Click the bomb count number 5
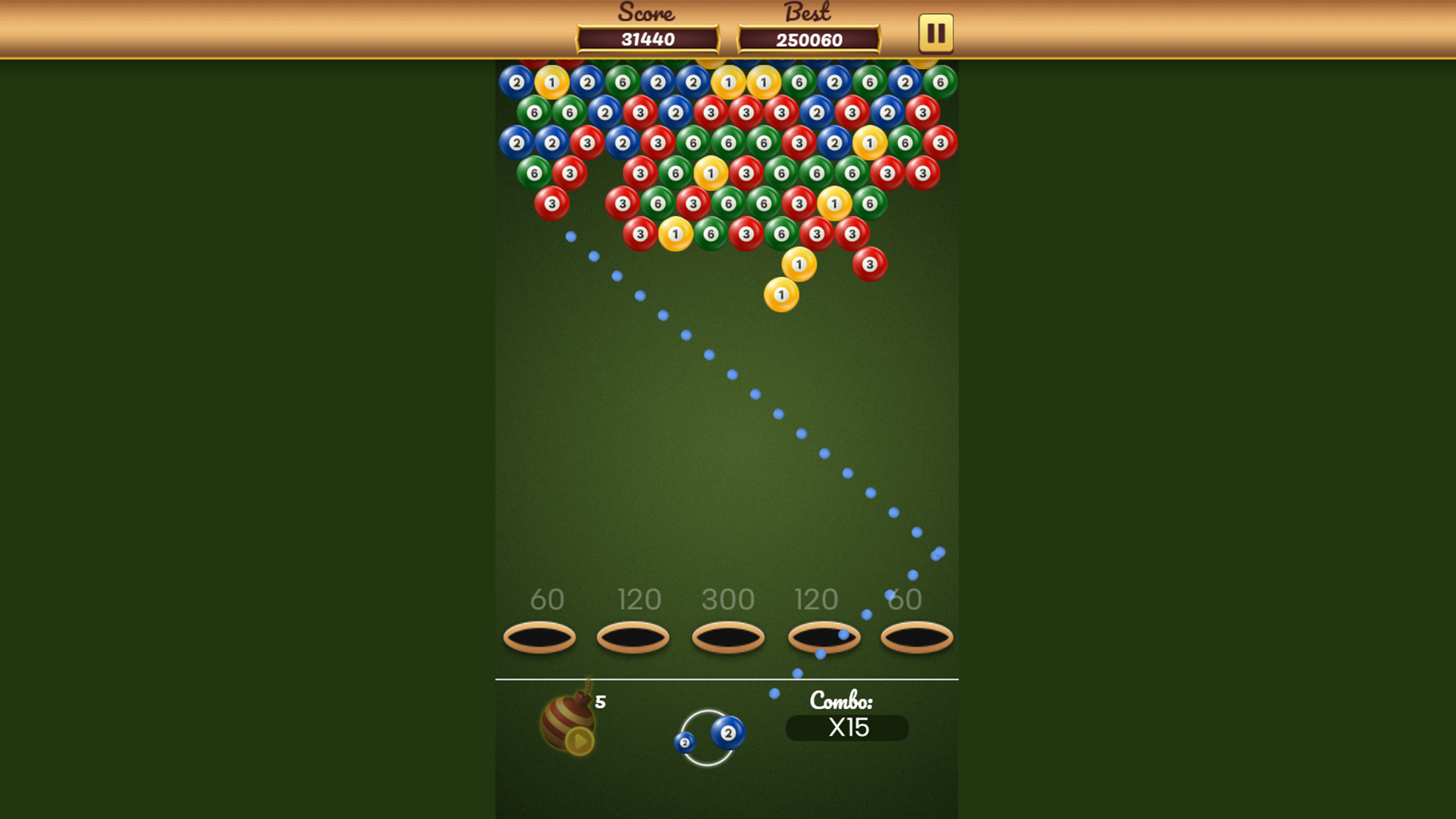Screen dimensions: 1456x819 [601, 700]
